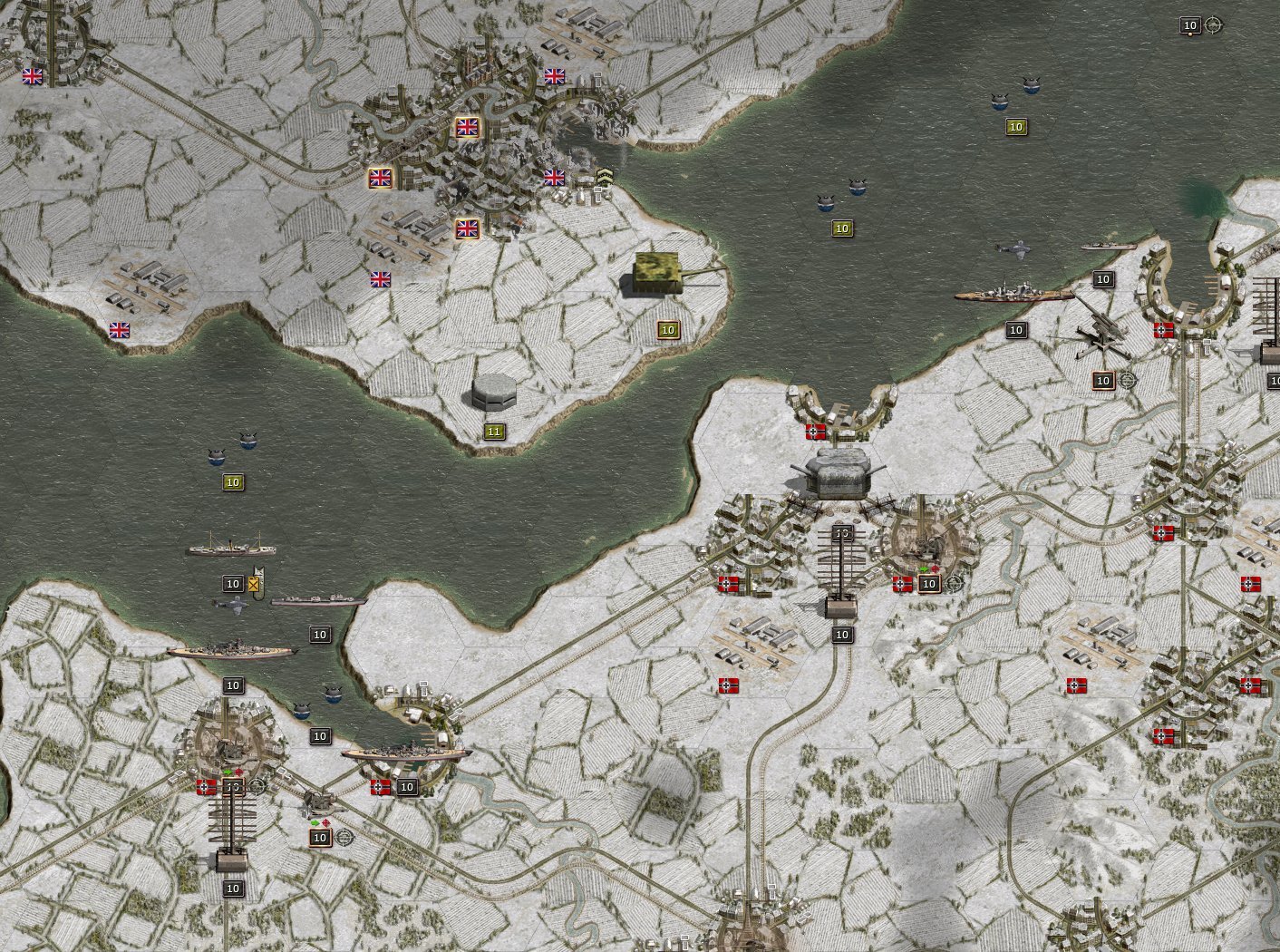Select the tank crosshair objective icon top right
Screen dimensions: 1280x952
point(1211,25)
